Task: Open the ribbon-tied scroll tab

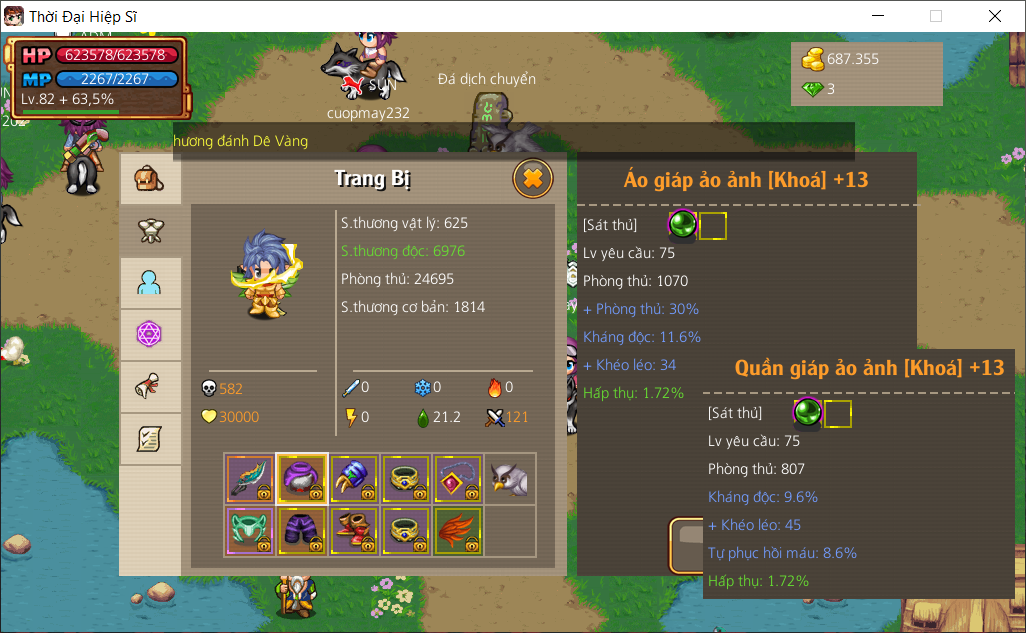Action: [150, 387]
